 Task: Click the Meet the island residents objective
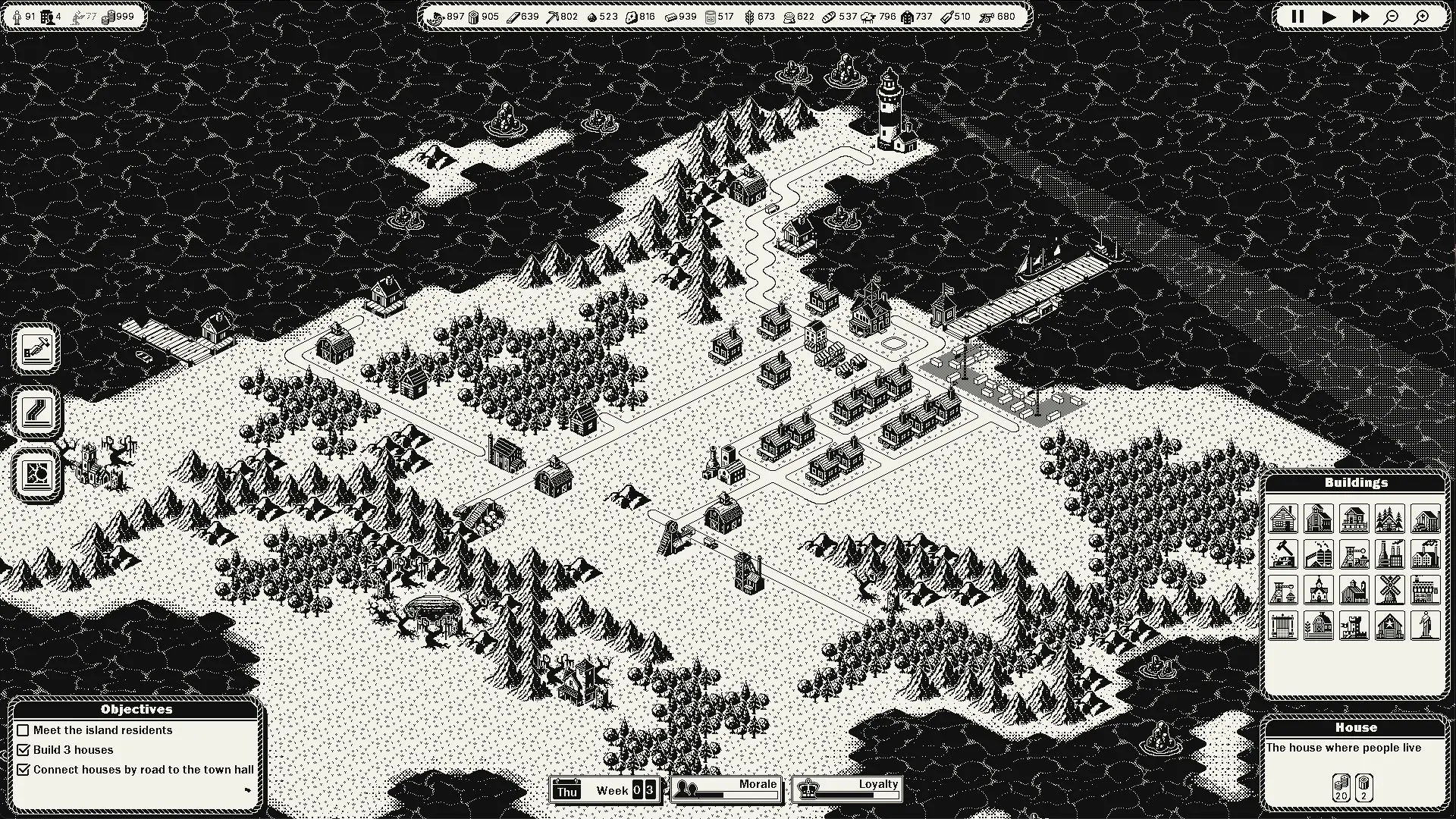tap(102, 730)
